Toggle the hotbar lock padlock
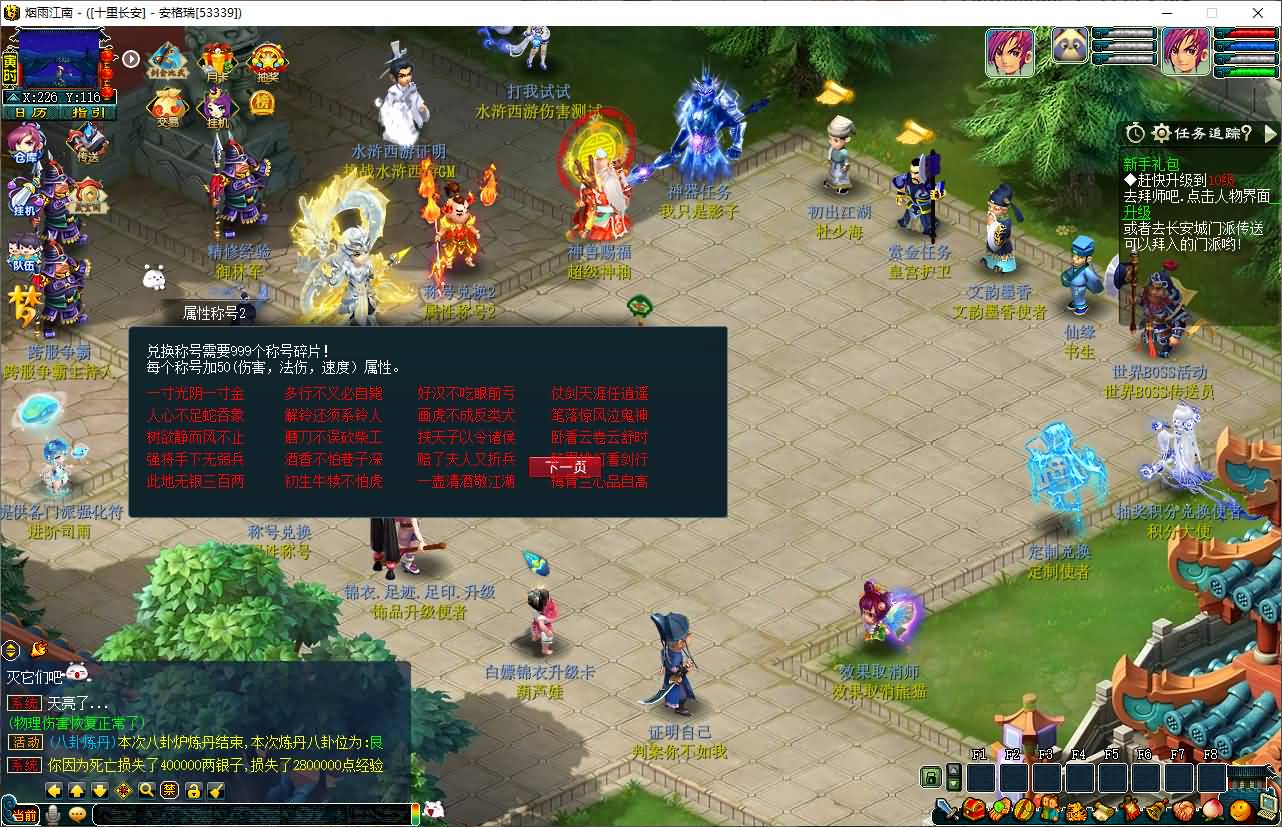Image resolution: width=1282 pixels, height=827 pixels. [x=930, y=779]
